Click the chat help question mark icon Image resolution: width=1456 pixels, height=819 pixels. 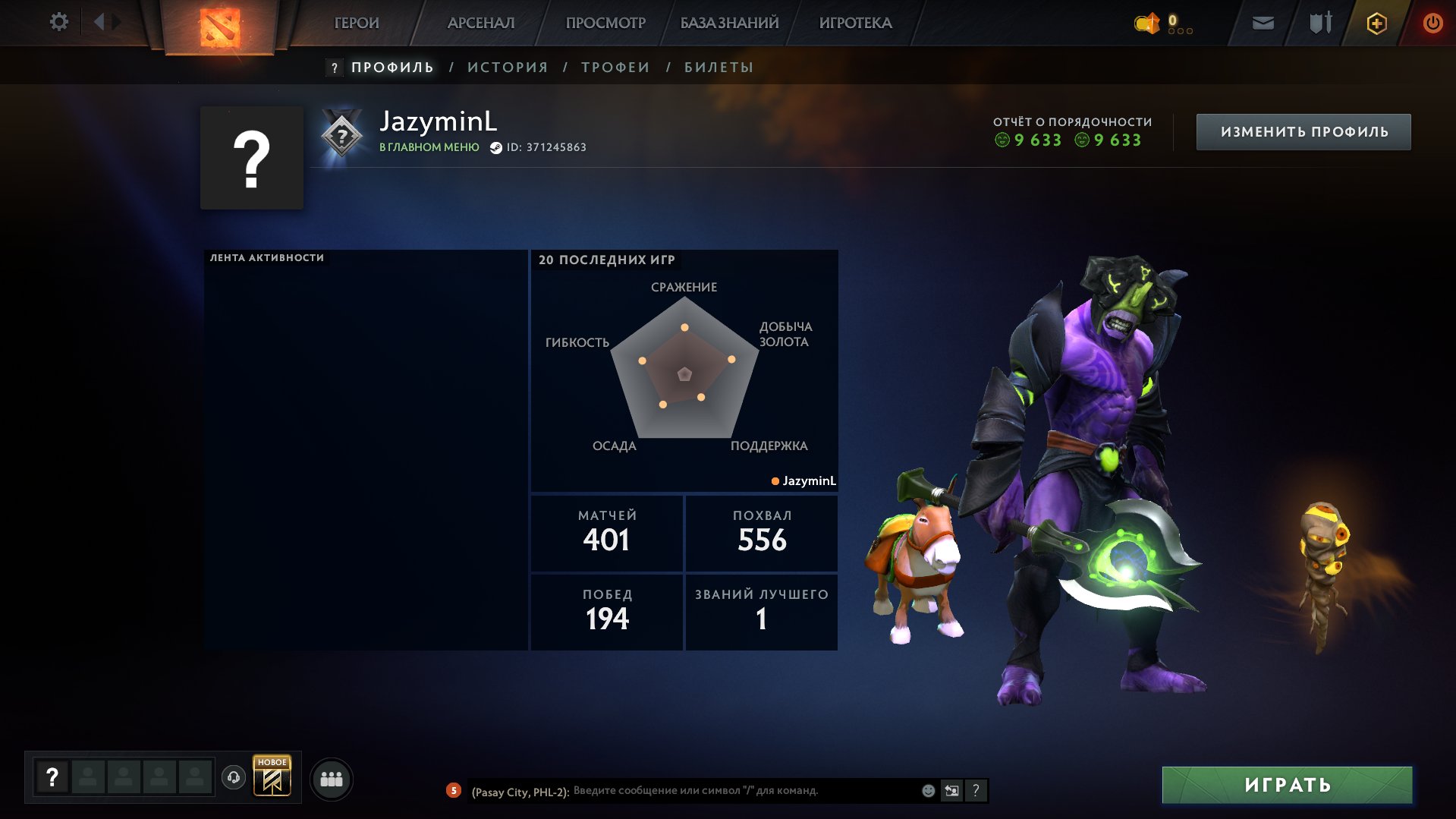tap(976, 790)
